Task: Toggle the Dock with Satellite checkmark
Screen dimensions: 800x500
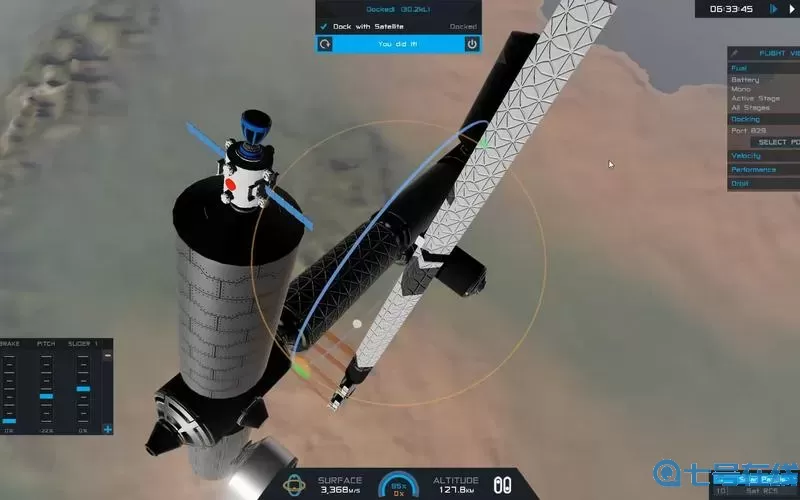Action: pos(324,26)
